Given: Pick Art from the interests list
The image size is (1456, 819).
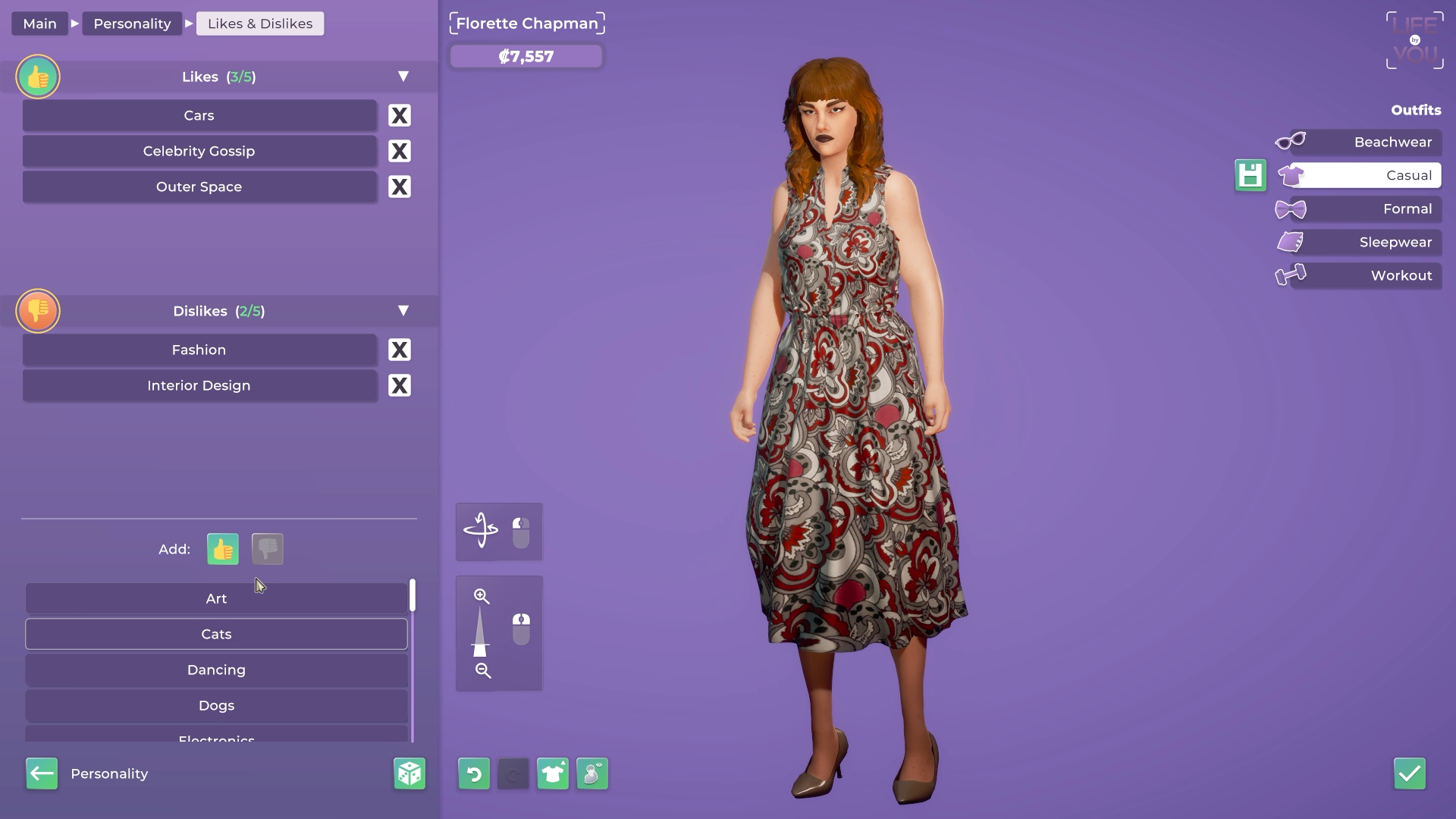Looking at the screenshot, I should [x=216, y=598].
